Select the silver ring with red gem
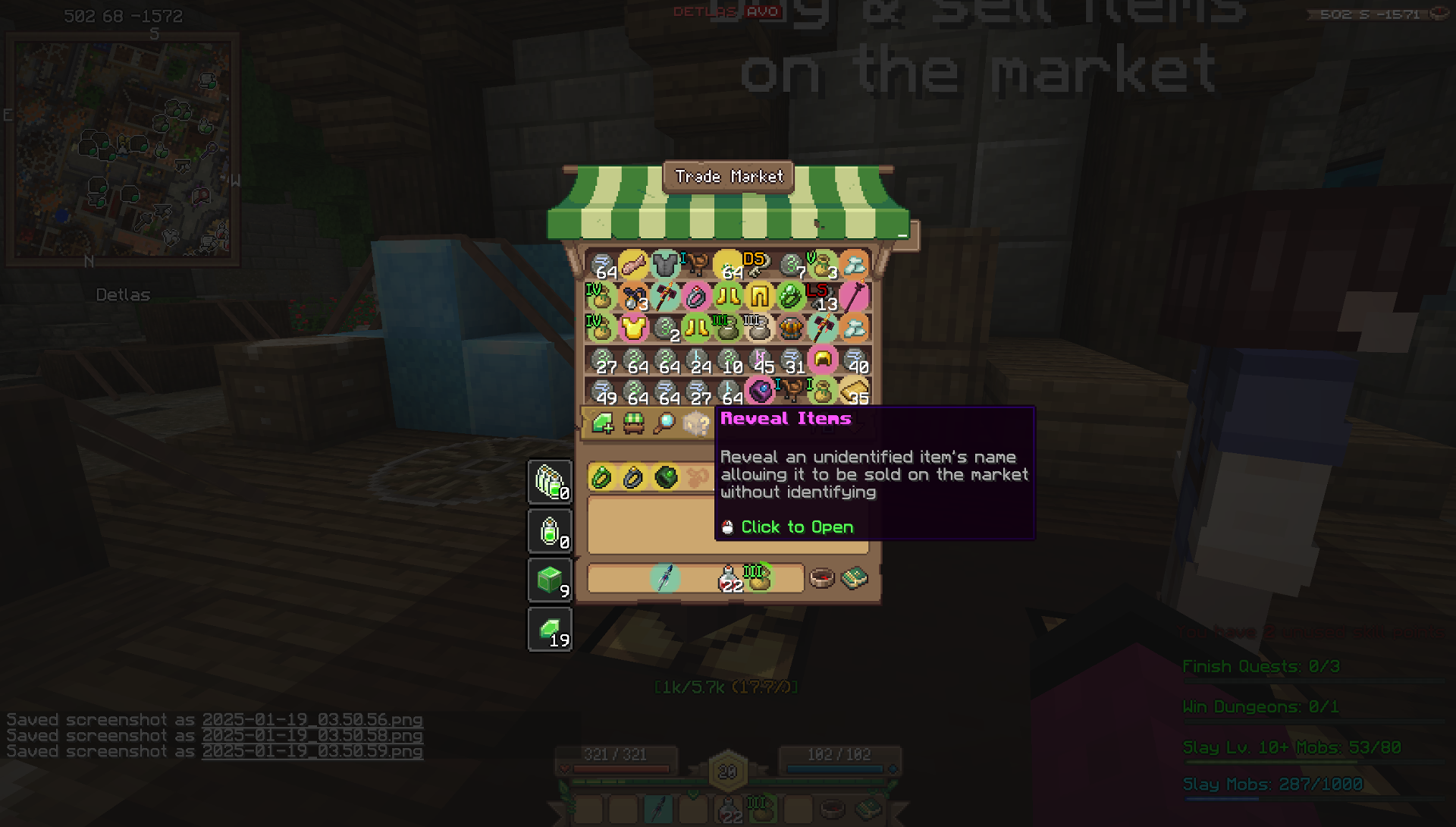Viewport: 1456px width, 827px height. 696,296
